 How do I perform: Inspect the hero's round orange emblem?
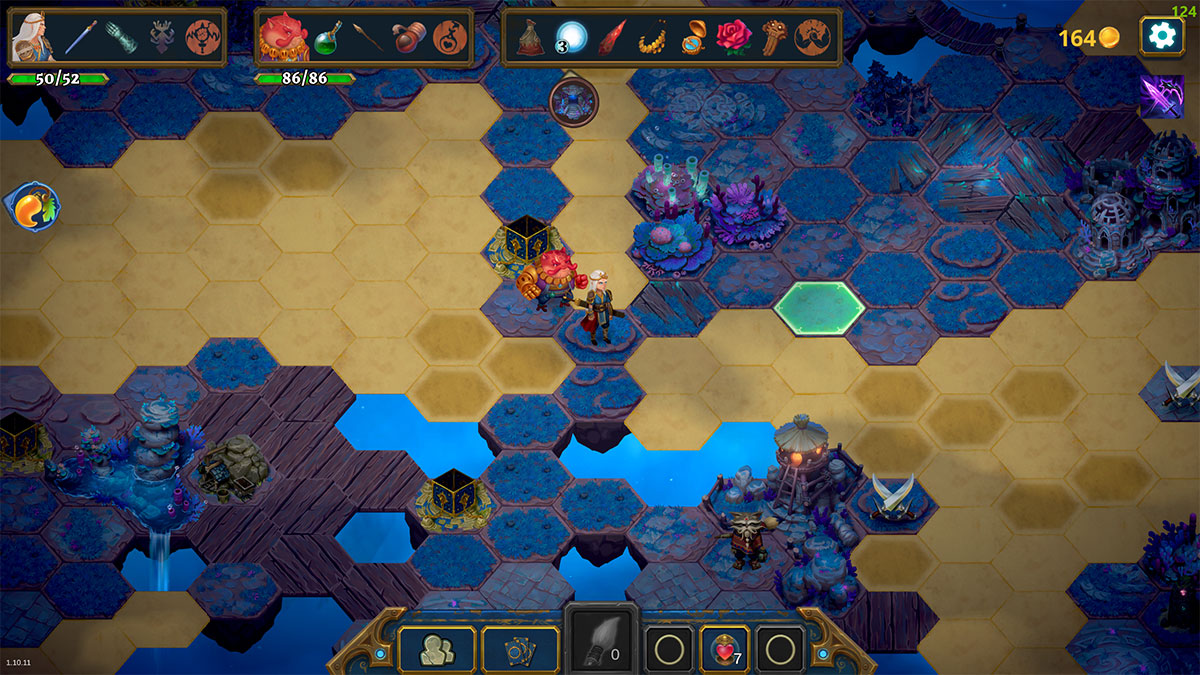coord(203,38)
